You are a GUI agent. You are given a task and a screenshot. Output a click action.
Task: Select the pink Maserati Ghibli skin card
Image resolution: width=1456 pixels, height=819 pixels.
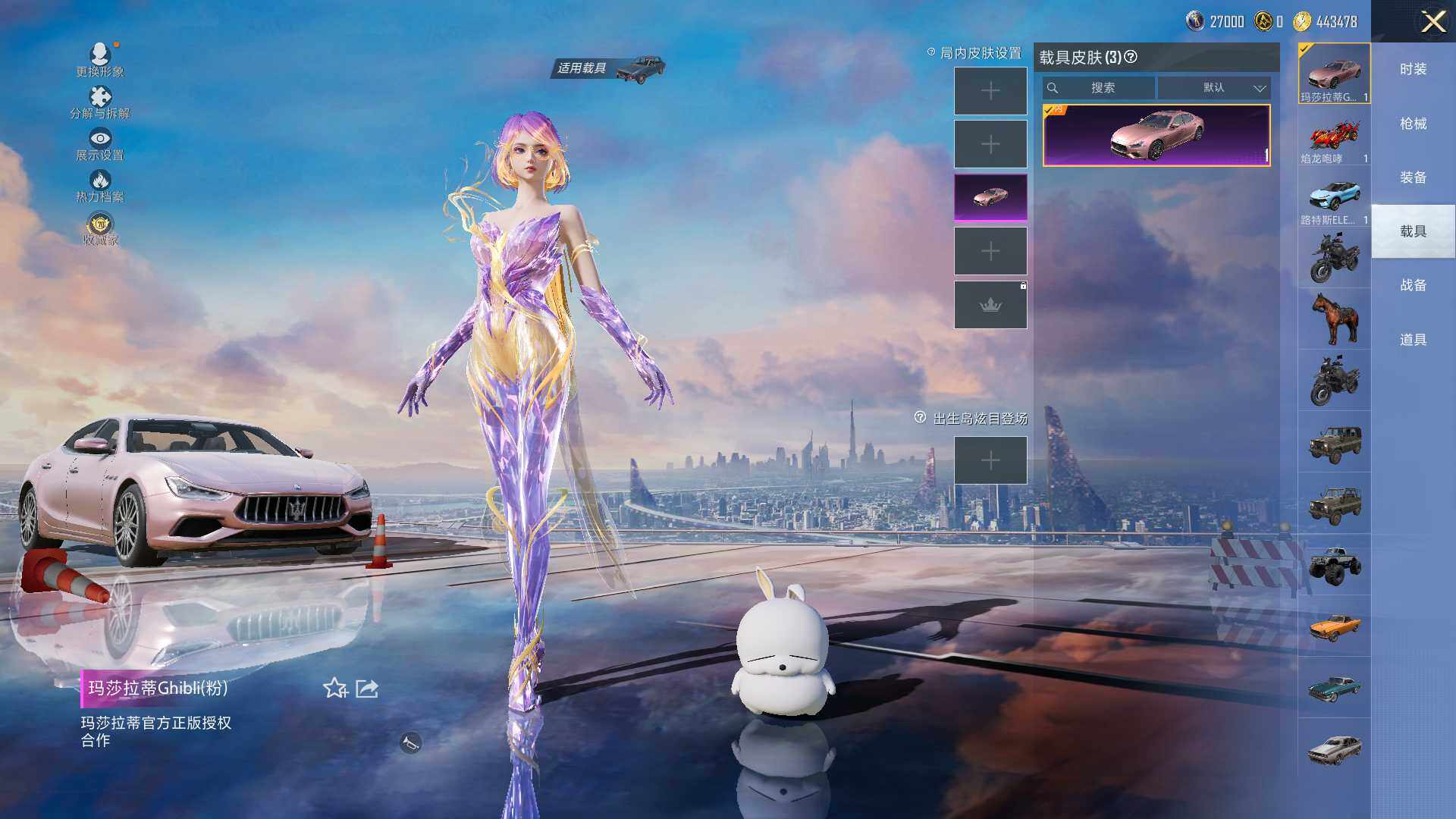coord(1156,135)
